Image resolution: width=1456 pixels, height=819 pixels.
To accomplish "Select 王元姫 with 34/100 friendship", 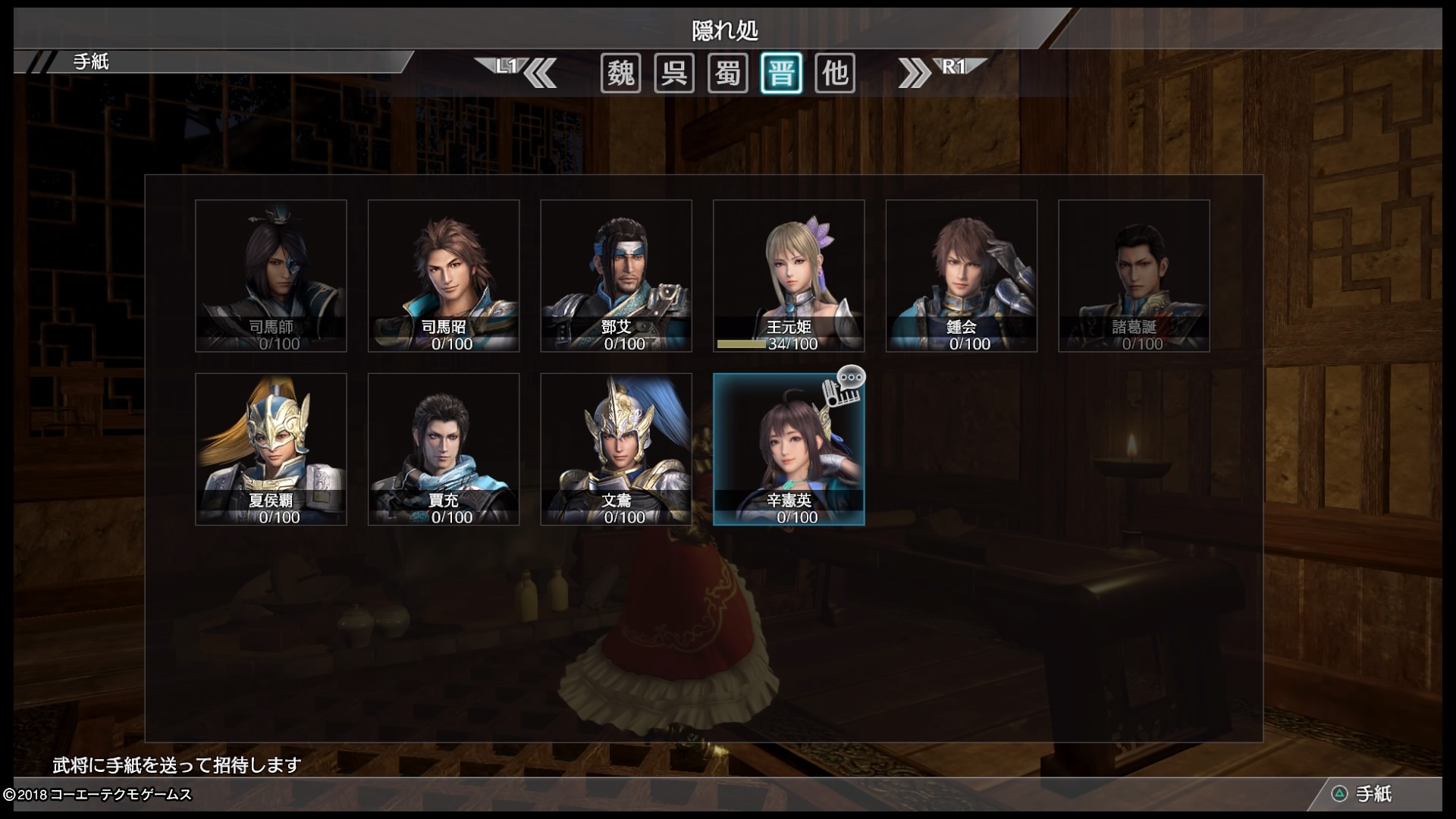I will (789, 276).
